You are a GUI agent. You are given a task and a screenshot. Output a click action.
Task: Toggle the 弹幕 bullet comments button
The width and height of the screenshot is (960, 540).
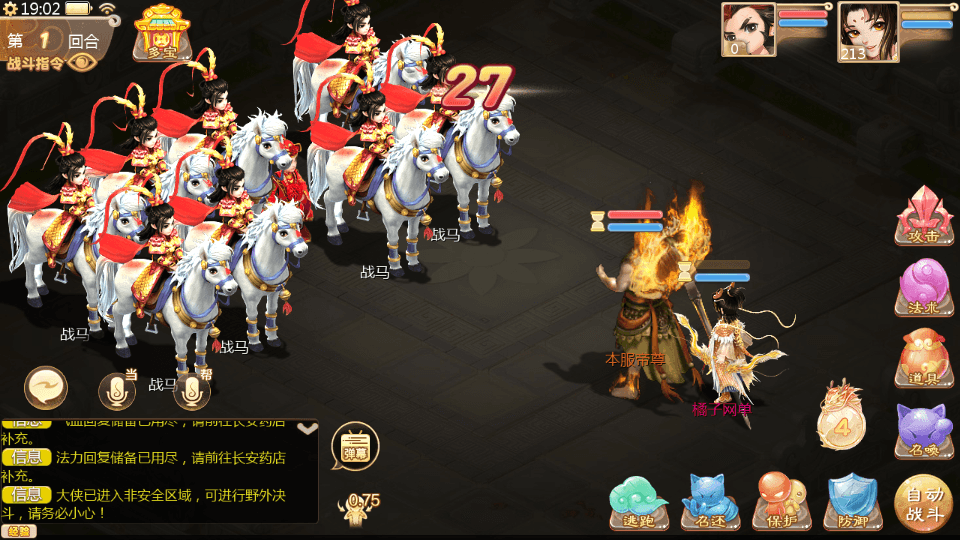tap(354, 447)
